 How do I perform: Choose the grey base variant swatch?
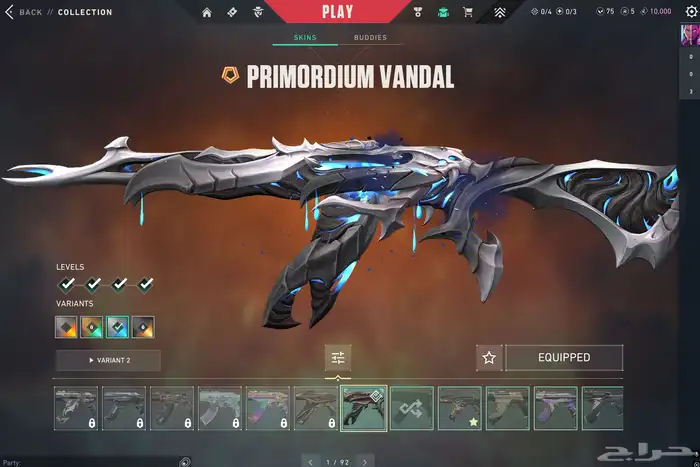(x=66, y=327)
